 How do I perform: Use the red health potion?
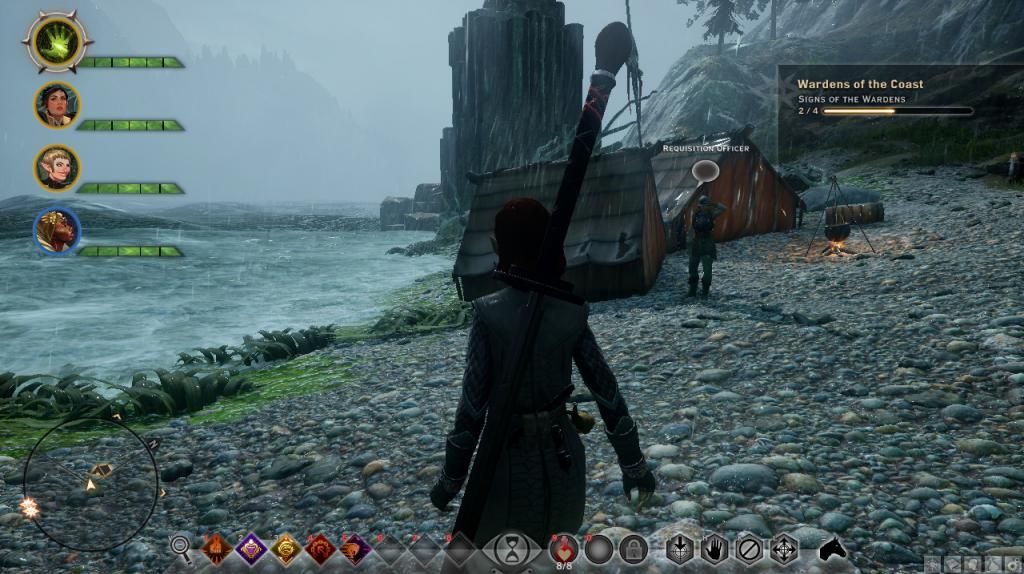(565, 547)
